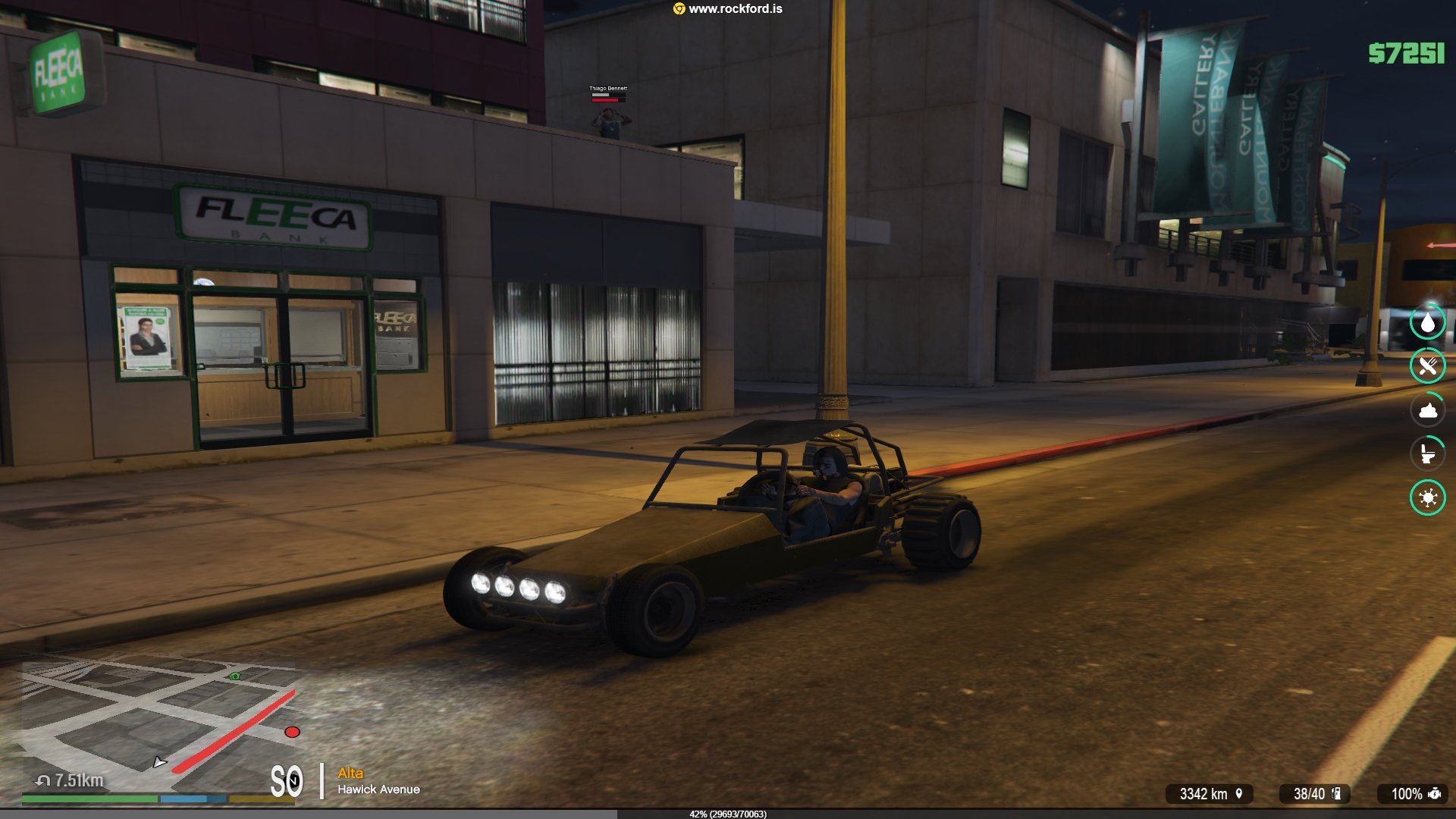The width and height of the screenshot is (1456, 819).
Task: Select the toilet status icon
Action: 1427,454
